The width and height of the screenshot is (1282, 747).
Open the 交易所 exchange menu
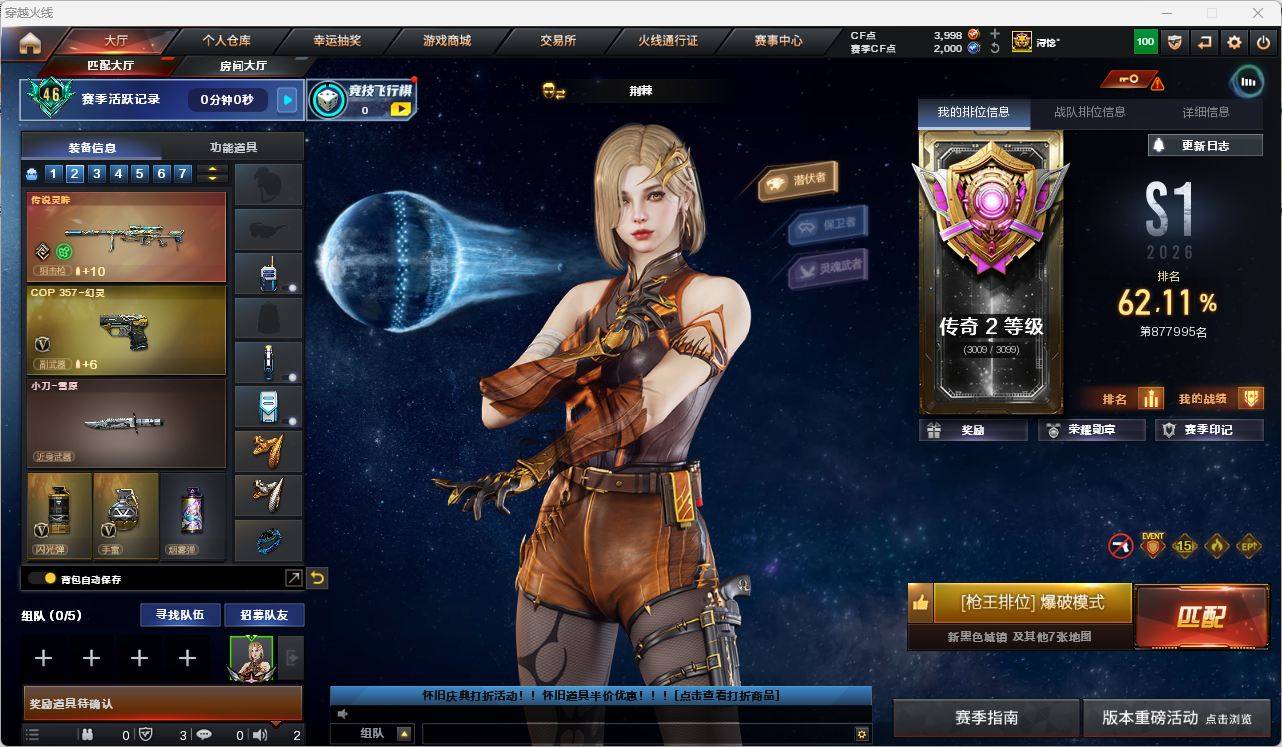[x=558, y=41]
